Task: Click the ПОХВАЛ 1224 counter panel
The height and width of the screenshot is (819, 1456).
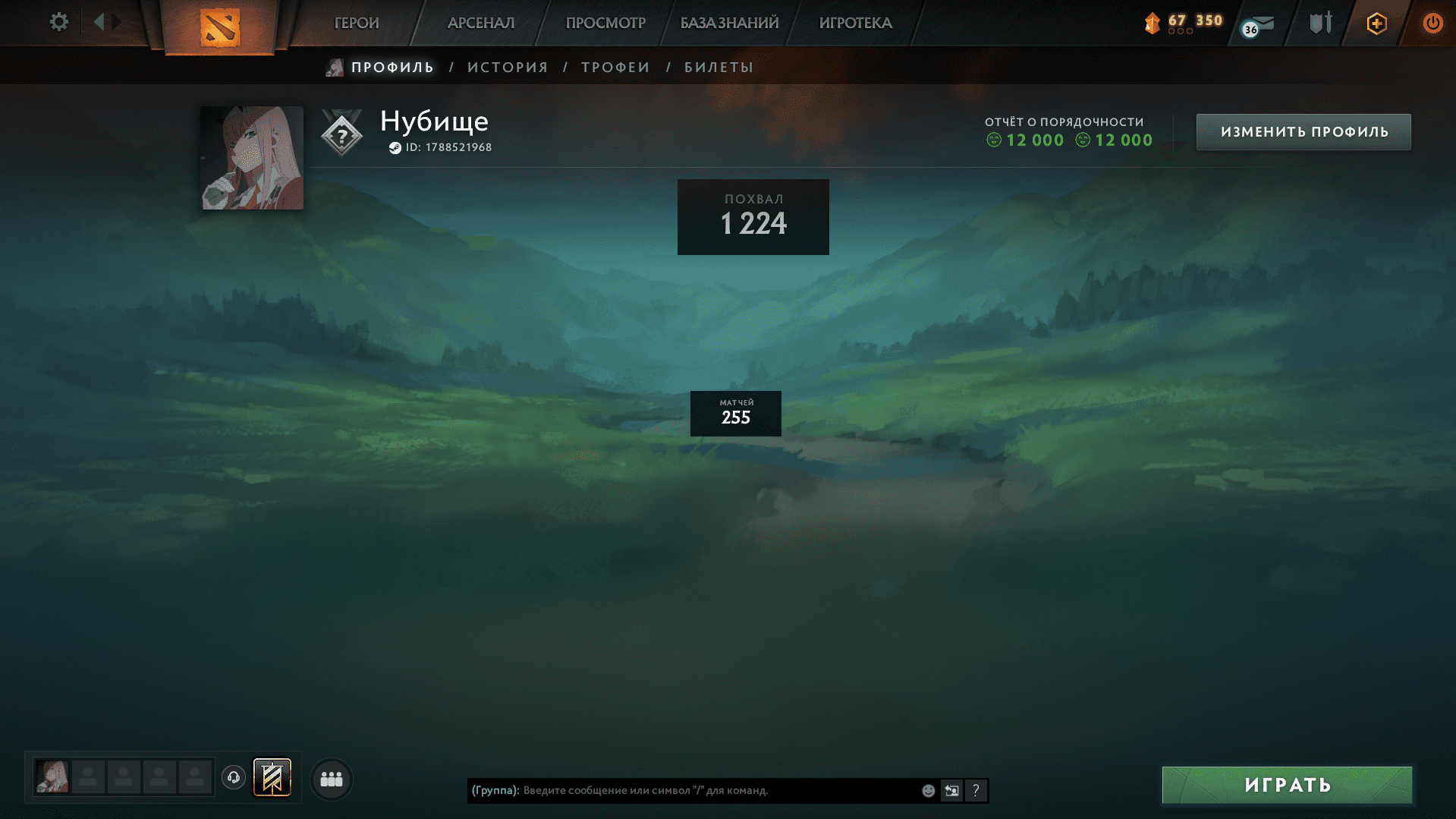Action: click(753, 216)
